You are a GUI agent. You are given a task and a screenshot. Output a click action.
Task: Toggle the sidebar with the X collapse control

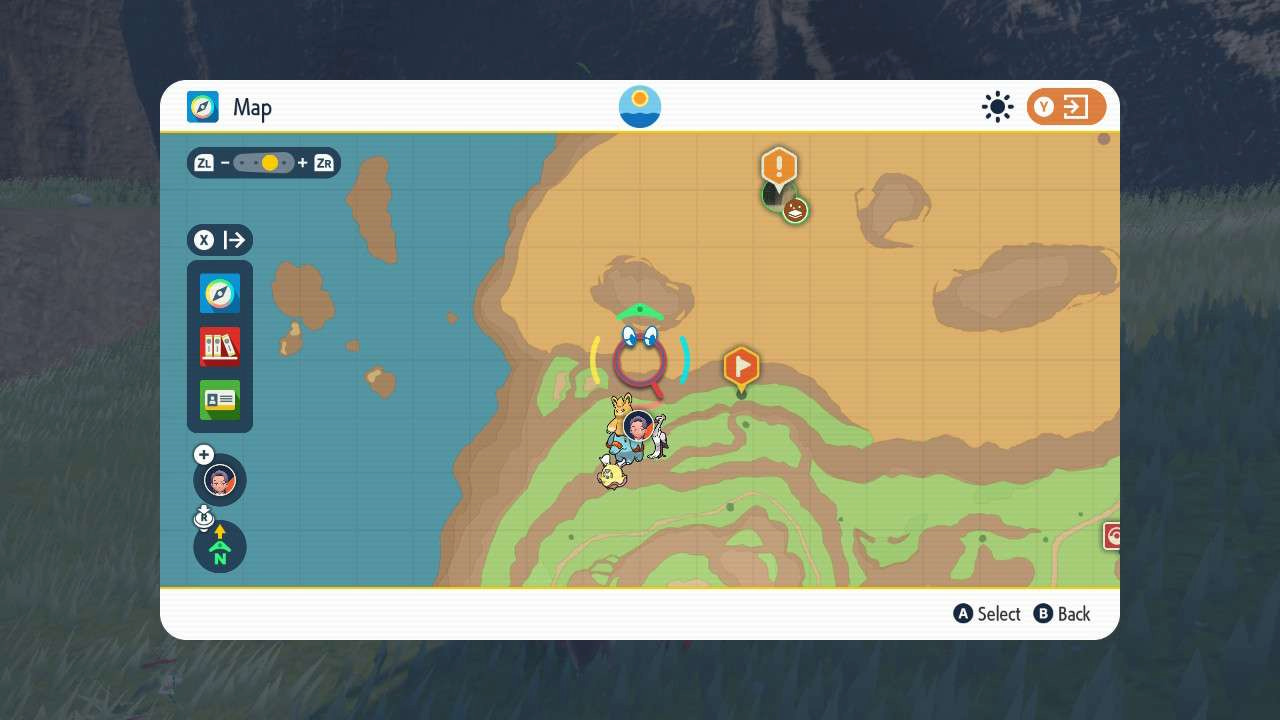tap(219, 240)
